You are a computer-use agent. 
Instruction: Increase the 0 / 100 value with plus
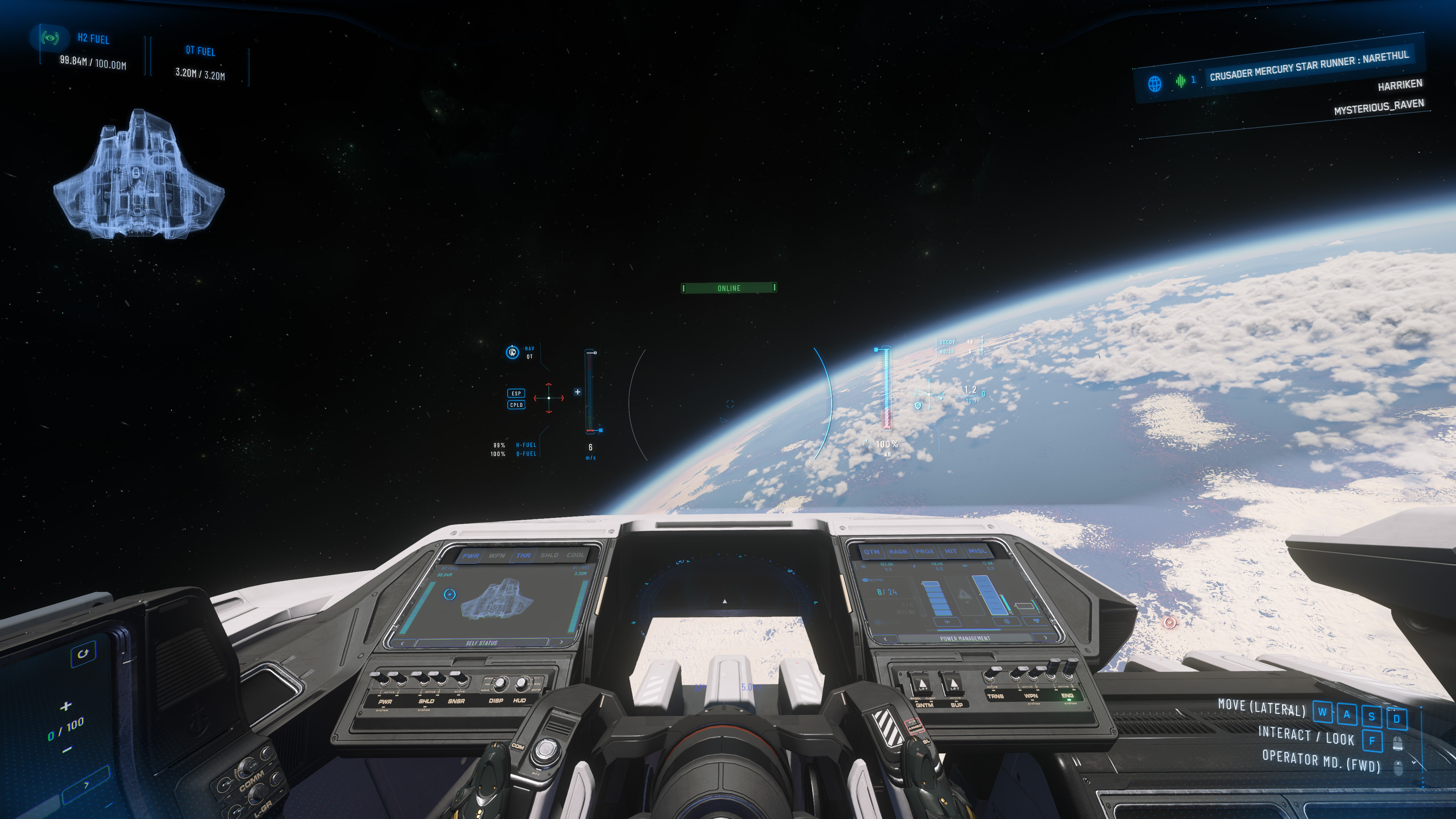click(x=66, y=705)
